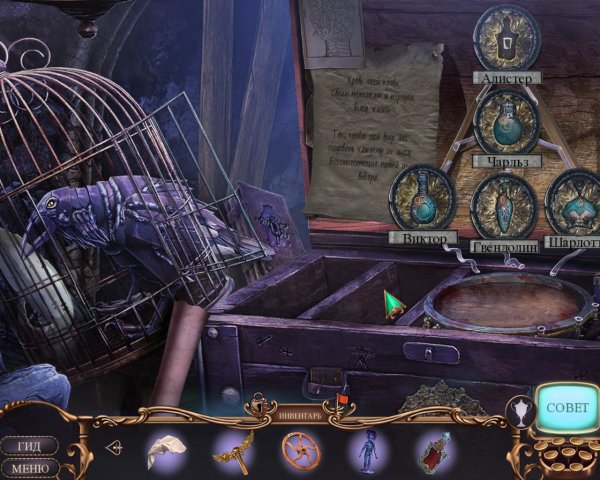
Task: Select the white glove inventory item
Action: click(x=164, y=450)
